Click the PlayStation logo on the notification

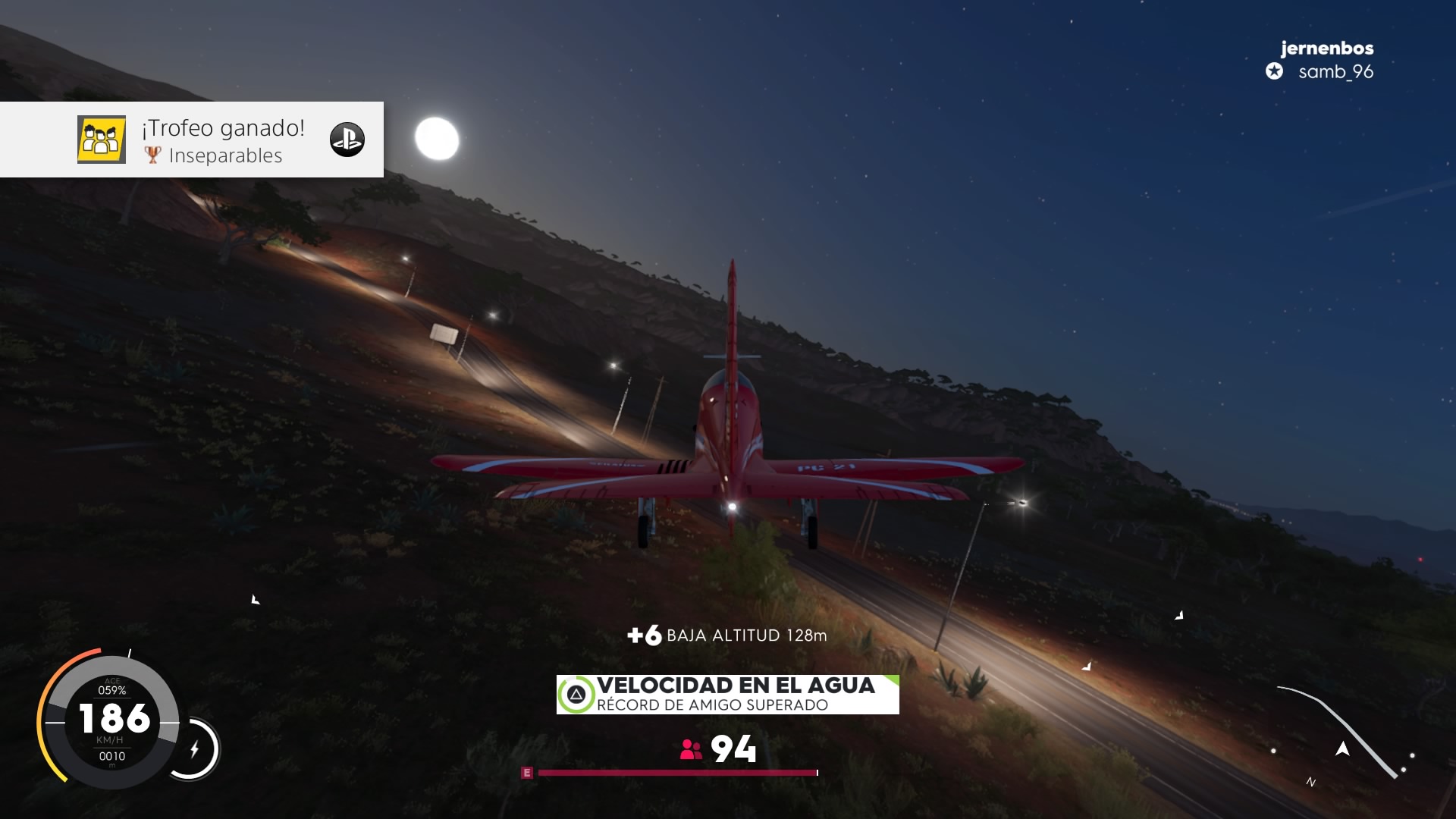tap(347, 140)
